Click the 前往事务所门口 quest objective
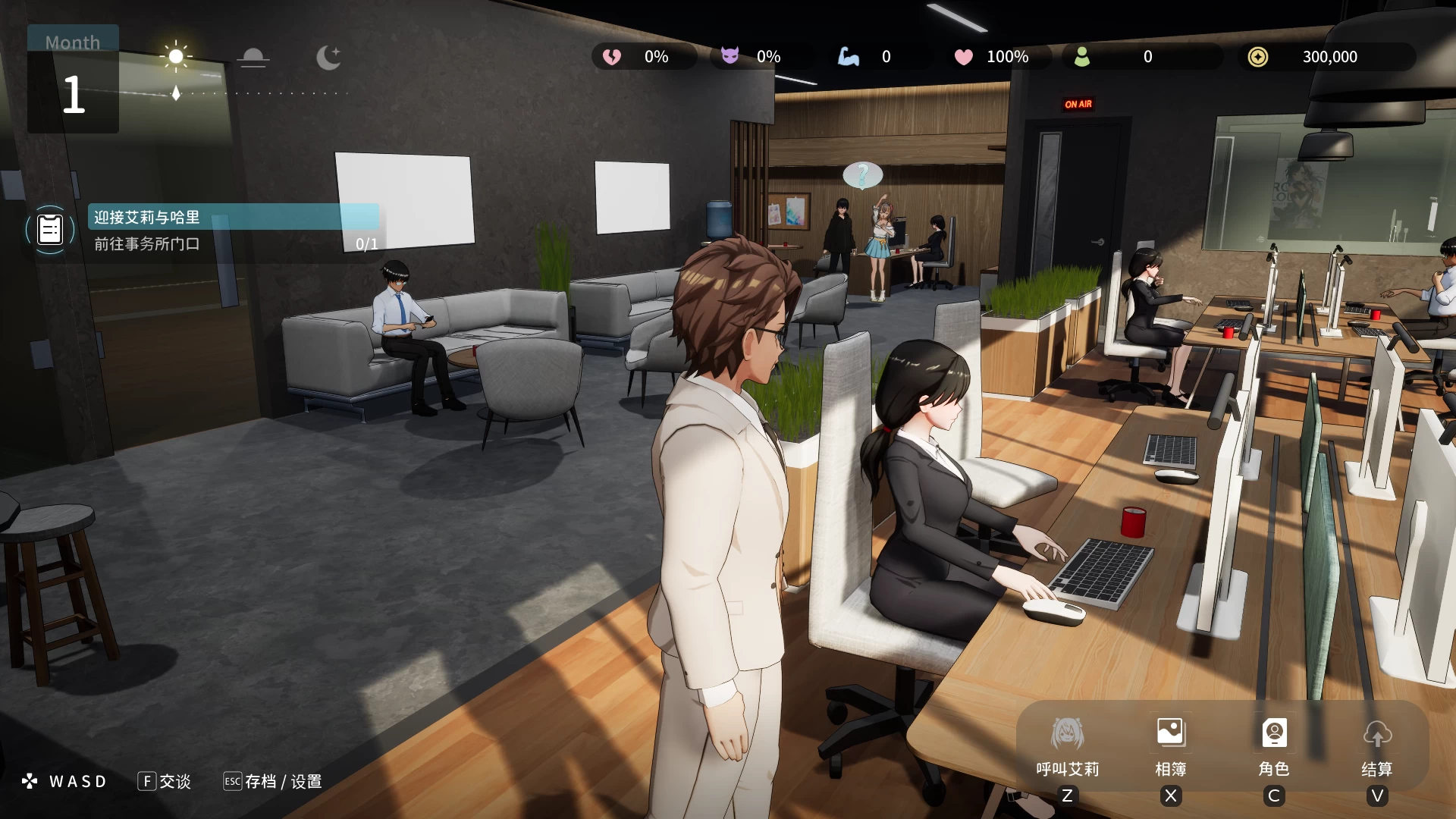 pos(145,244)
